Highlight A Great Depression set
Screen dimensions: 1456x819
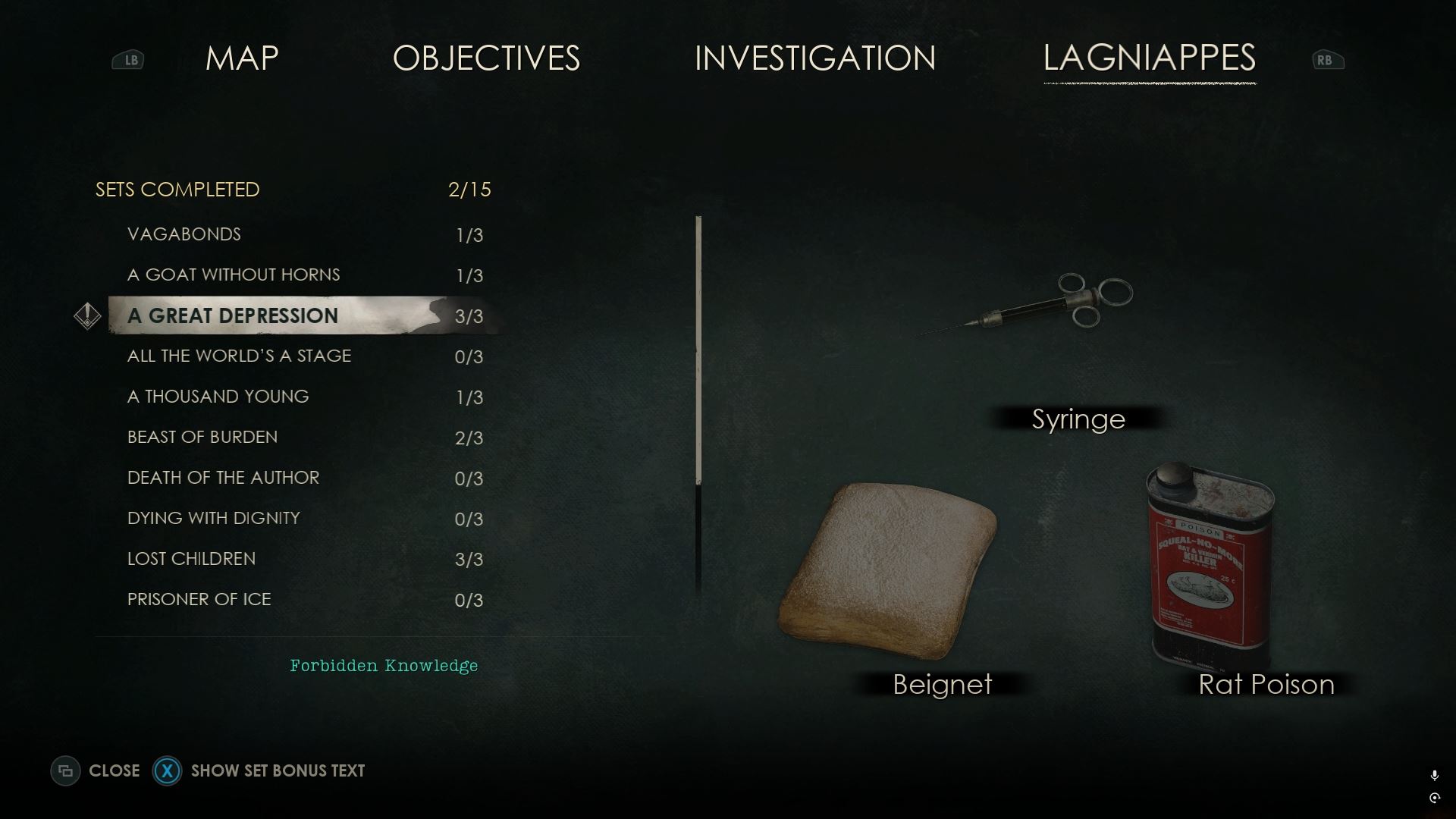pyautogui.click(x=233, y=315)
